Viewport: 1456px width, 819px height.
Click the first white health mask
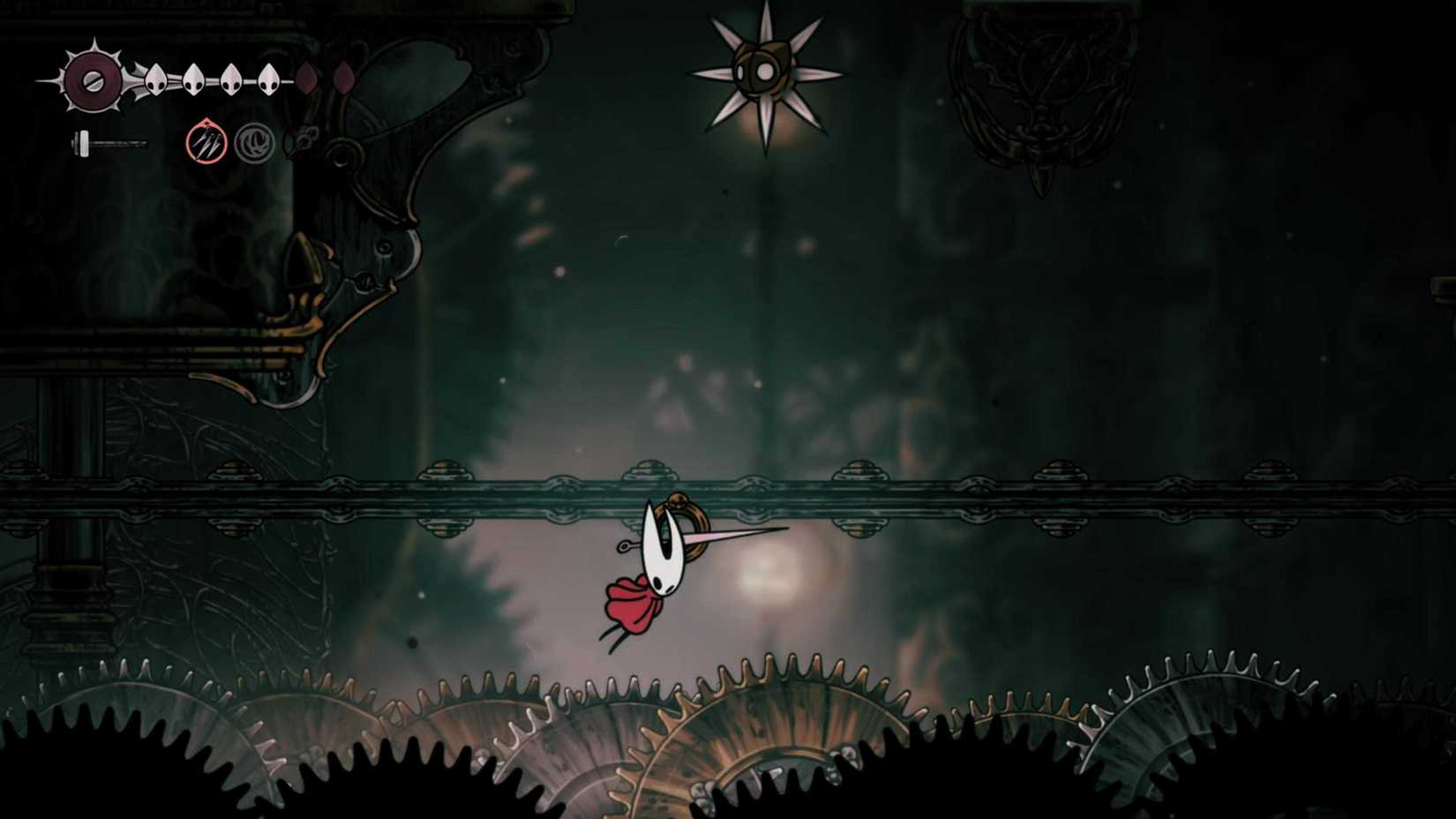[155, 80]
